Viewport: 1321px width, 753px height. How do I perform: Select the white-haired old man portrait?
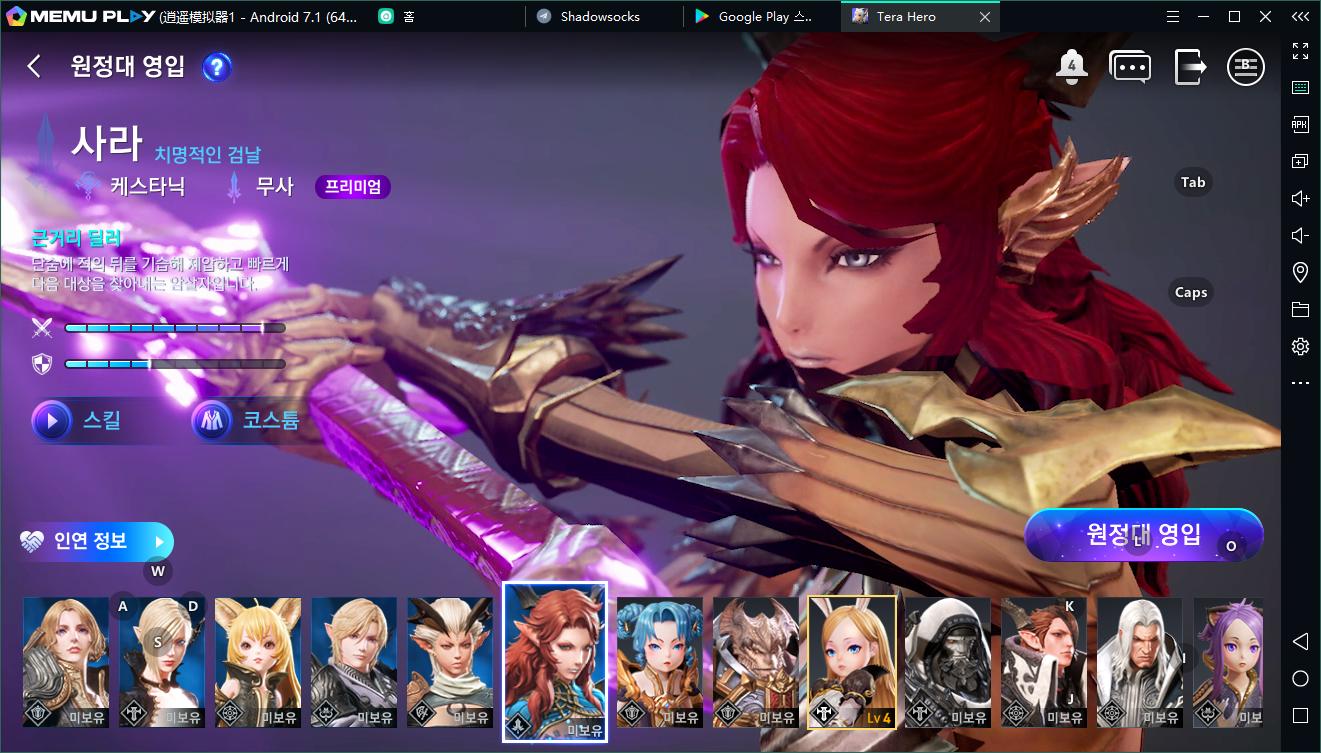pyautogui.click(x=1140, y=662)
